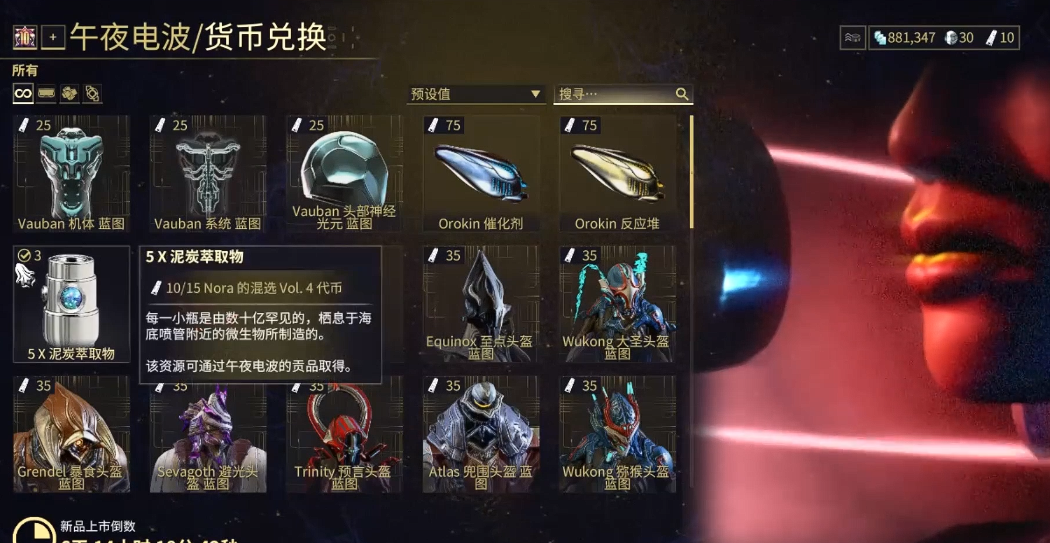Image resolution: width=1050 pixels, height=543 pixels.
Task: Show all items with the infinity filter
Action: [23, 93]
